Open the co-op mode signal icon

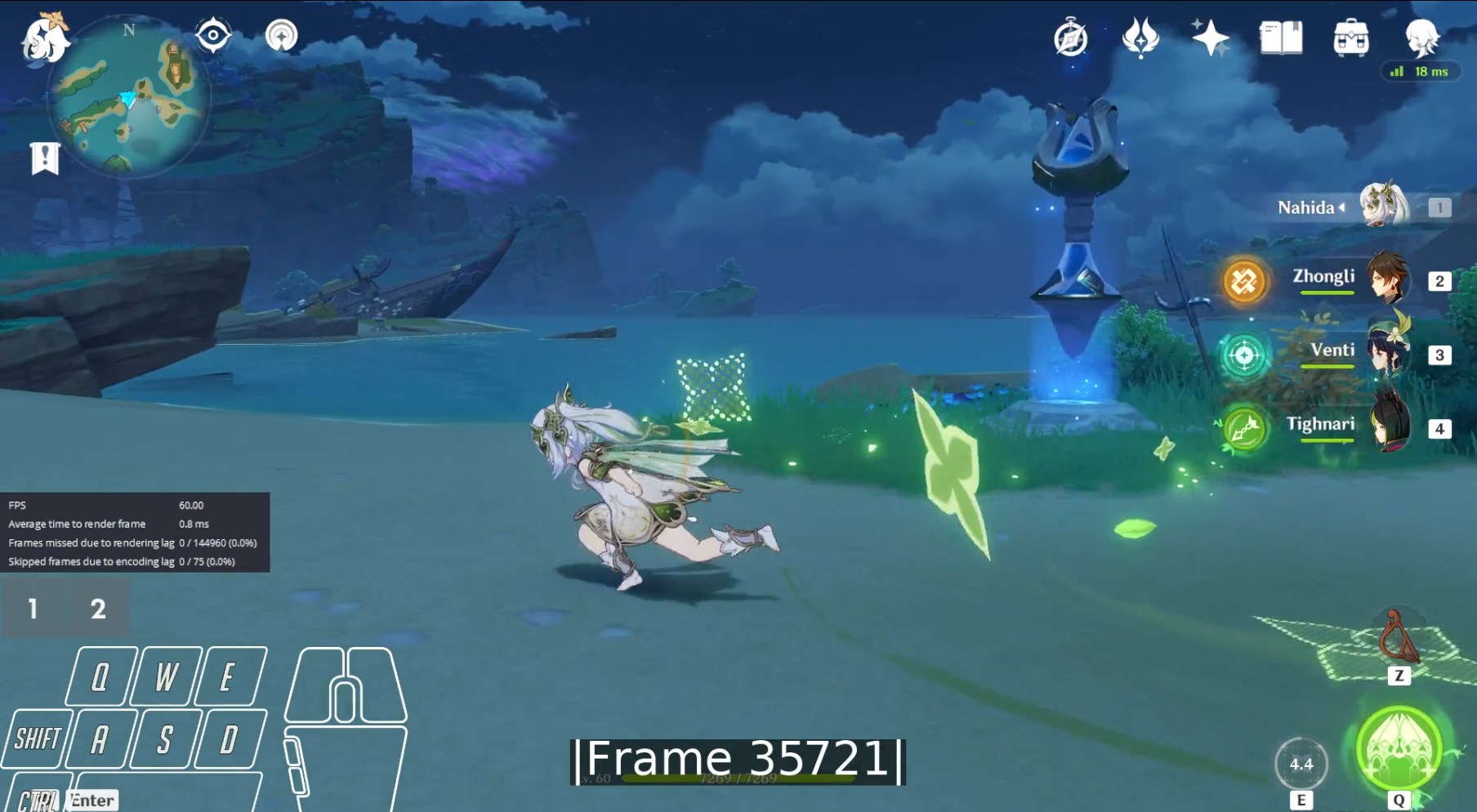click(281, 35)
